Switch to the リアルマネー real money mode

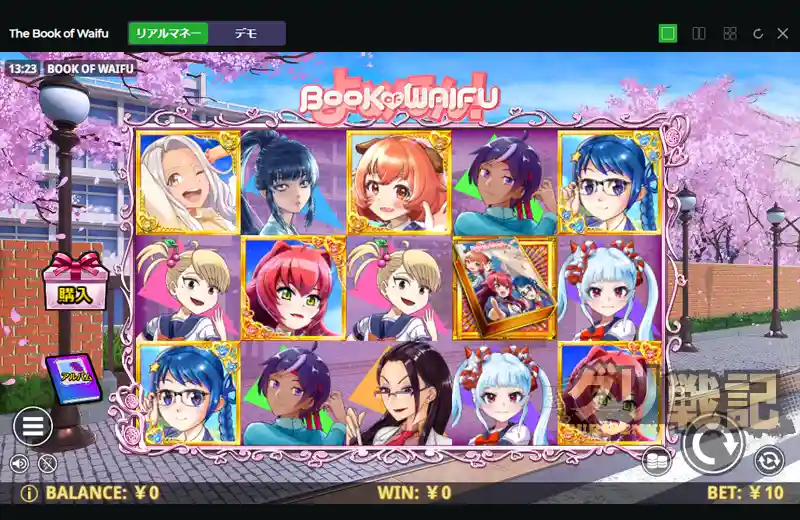tap(169, 33)
